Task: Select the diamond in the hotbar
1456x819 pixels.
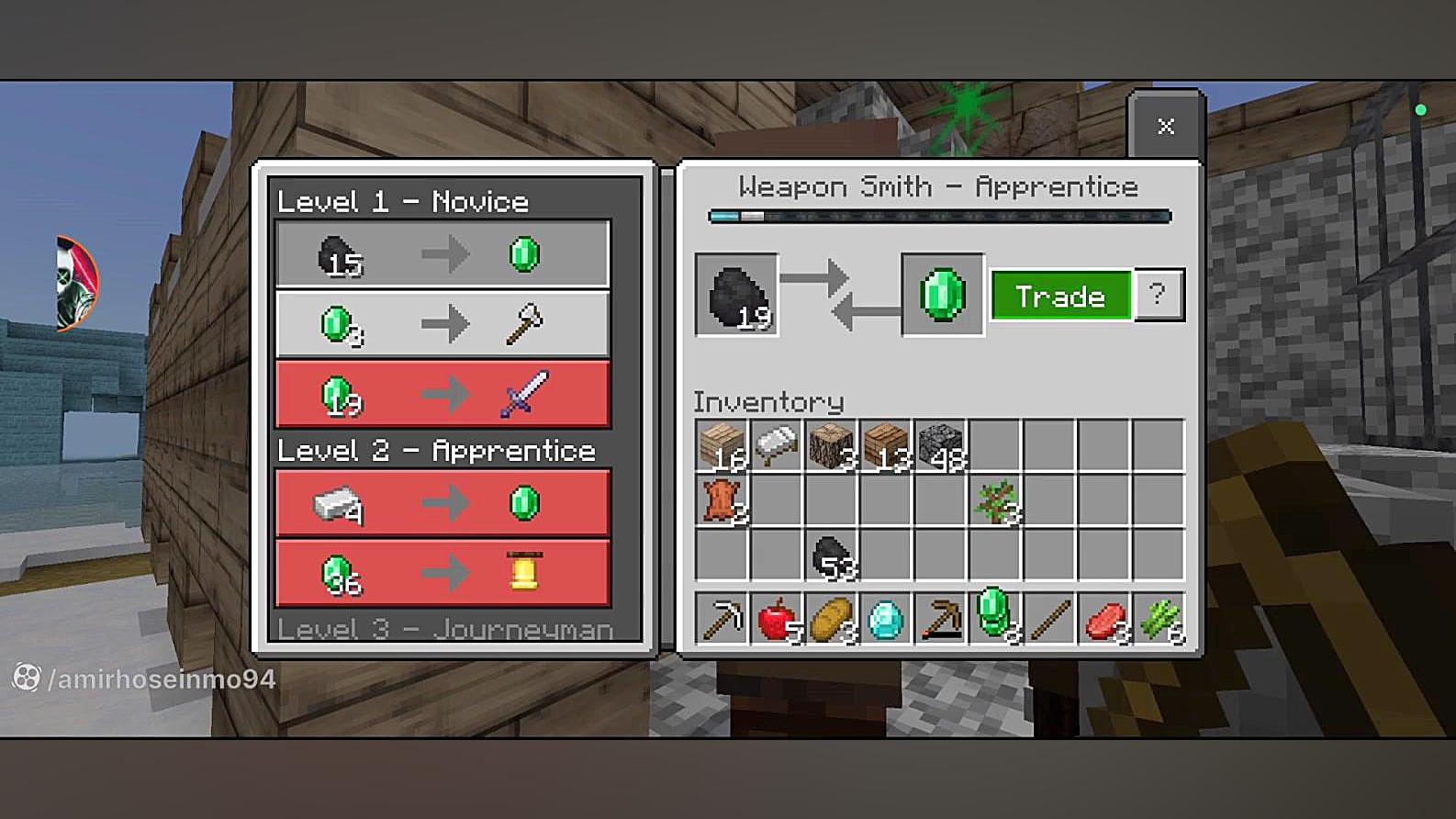Action: tap(886, 620)
